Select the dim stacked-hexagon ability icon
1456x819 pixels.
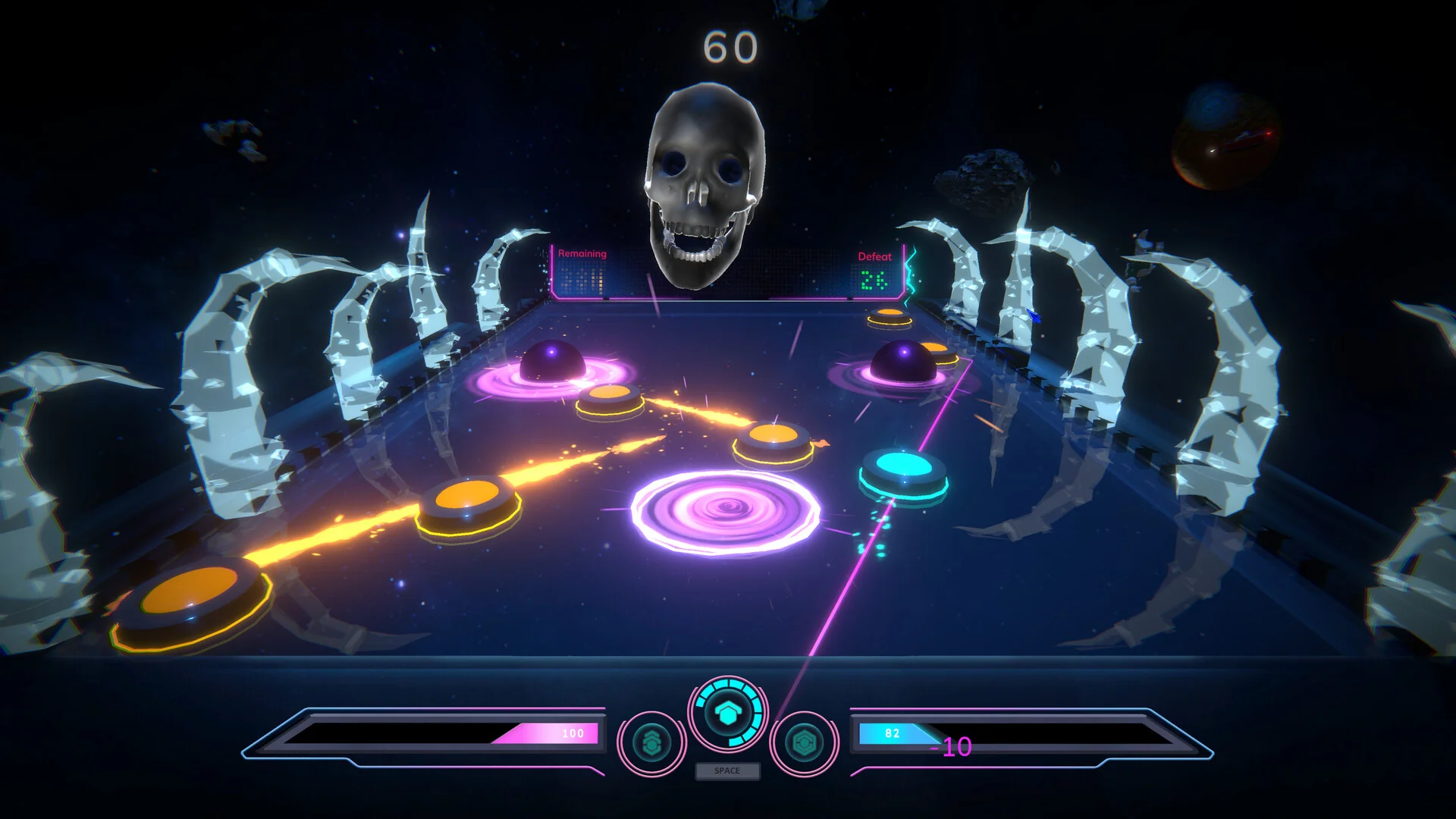tap(651, 743)
